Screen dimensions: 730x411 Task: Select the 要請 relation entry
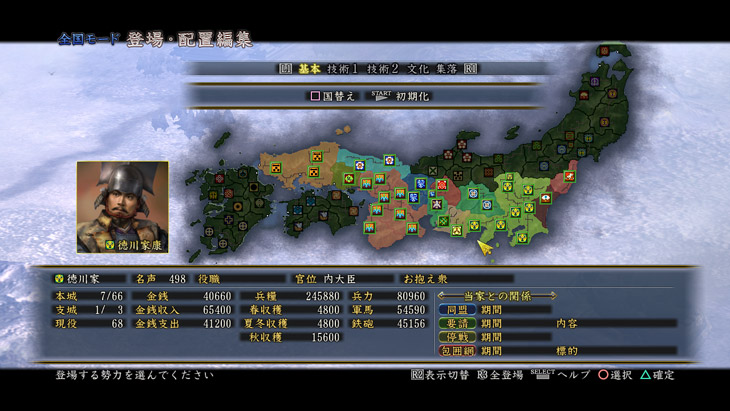pos(456,324)
